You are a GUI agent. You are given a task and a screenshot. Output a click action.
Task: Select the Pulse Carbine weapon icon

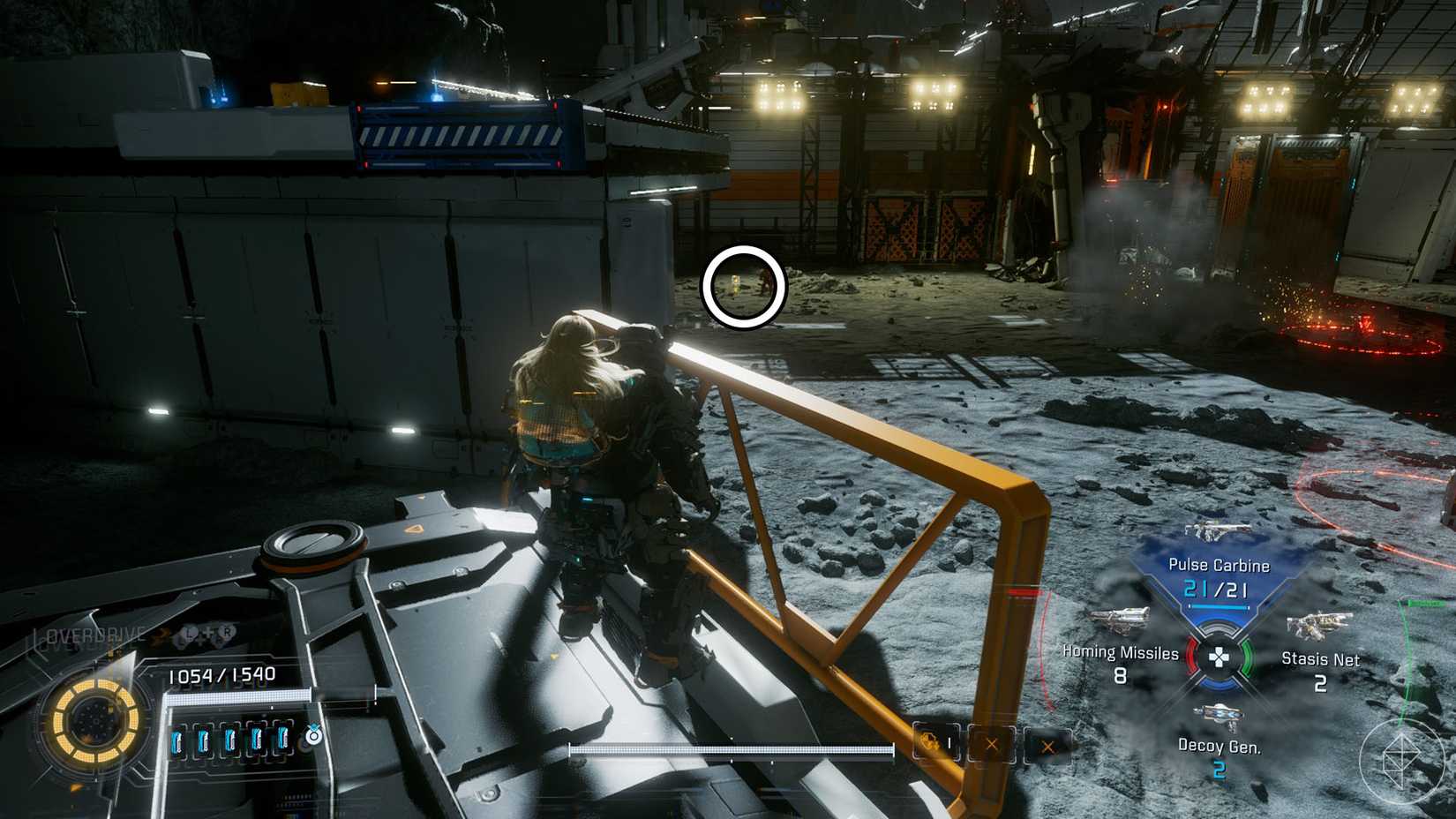click(x=1217, y=531)
